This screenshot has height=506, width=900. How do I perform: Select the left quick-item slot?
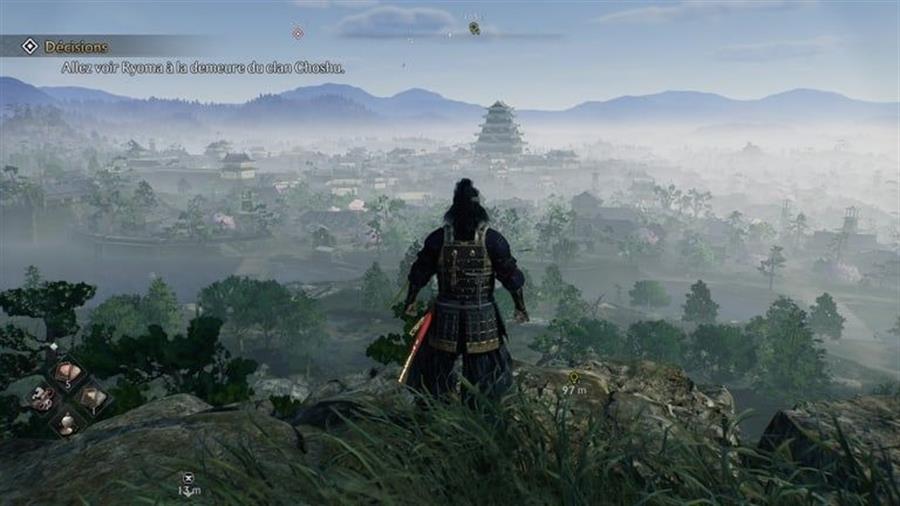[x=42, y=398]
